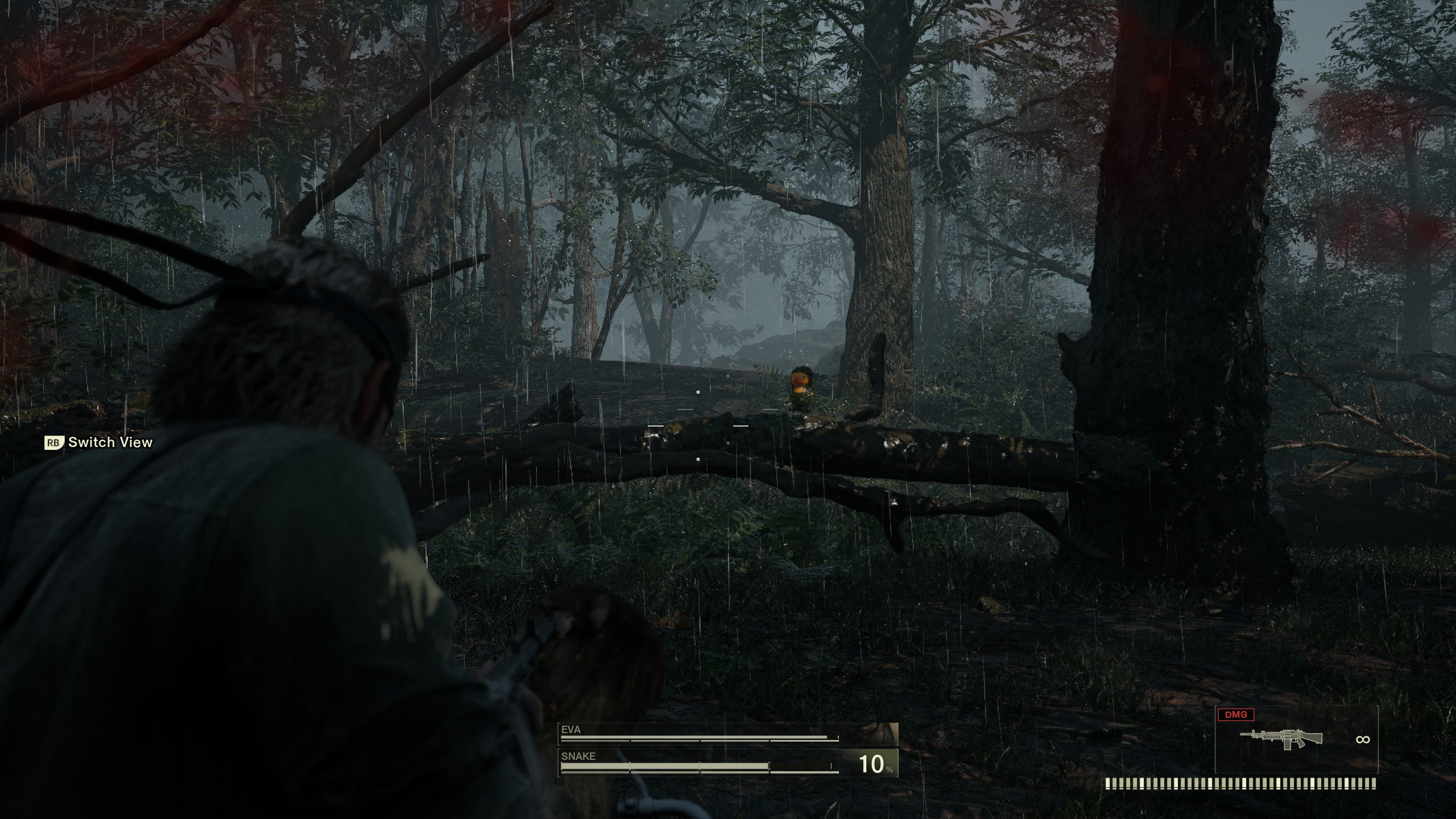Toggle Switch View via the RB prompt
The height and width of the screenshot is (819, 1456).
pyautogui.click(x=54, y=442)
